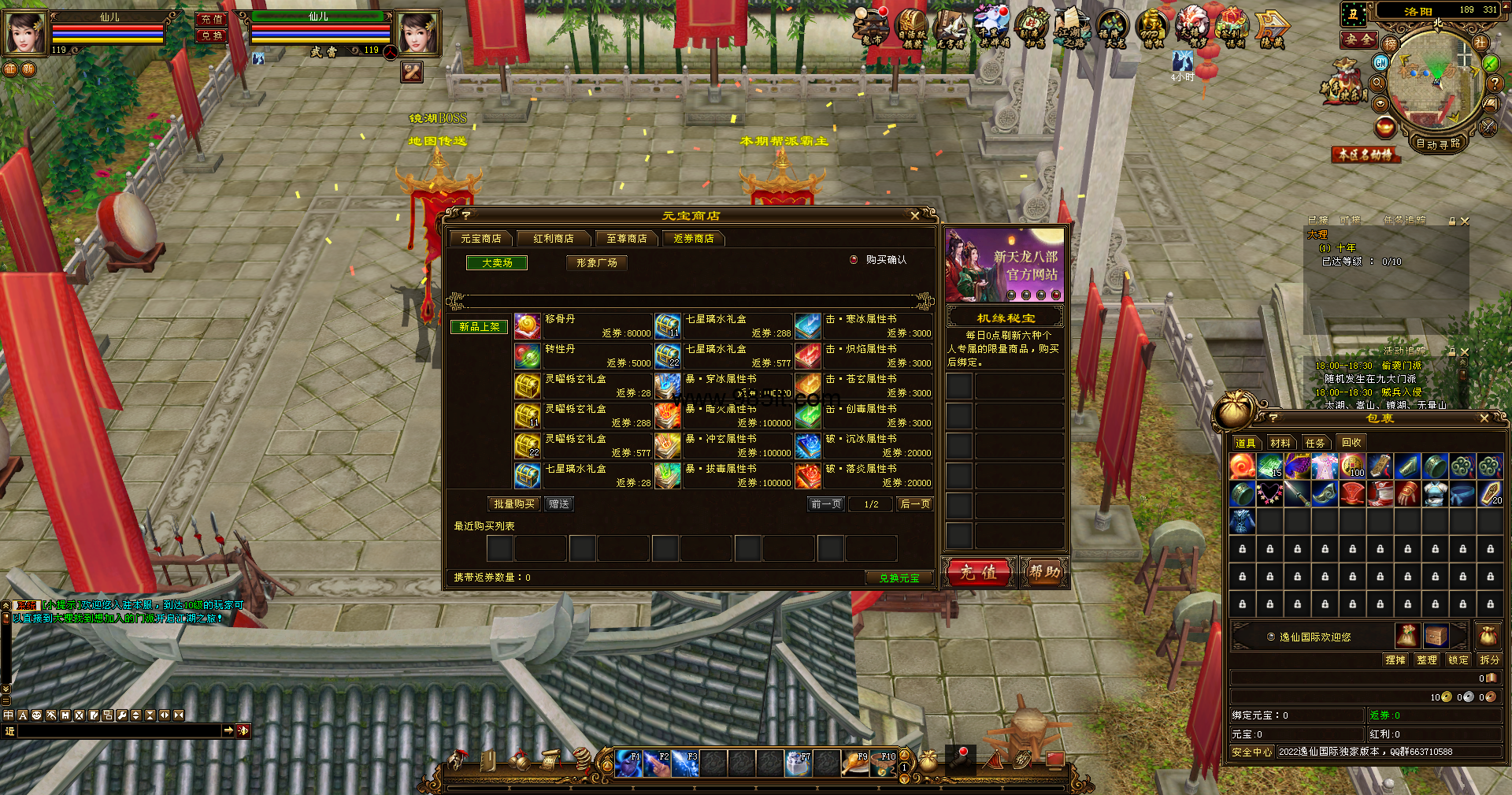Close the 包裹 inventory window
The height and width of the screenshot is (795, 1512).
(1484, 418)
